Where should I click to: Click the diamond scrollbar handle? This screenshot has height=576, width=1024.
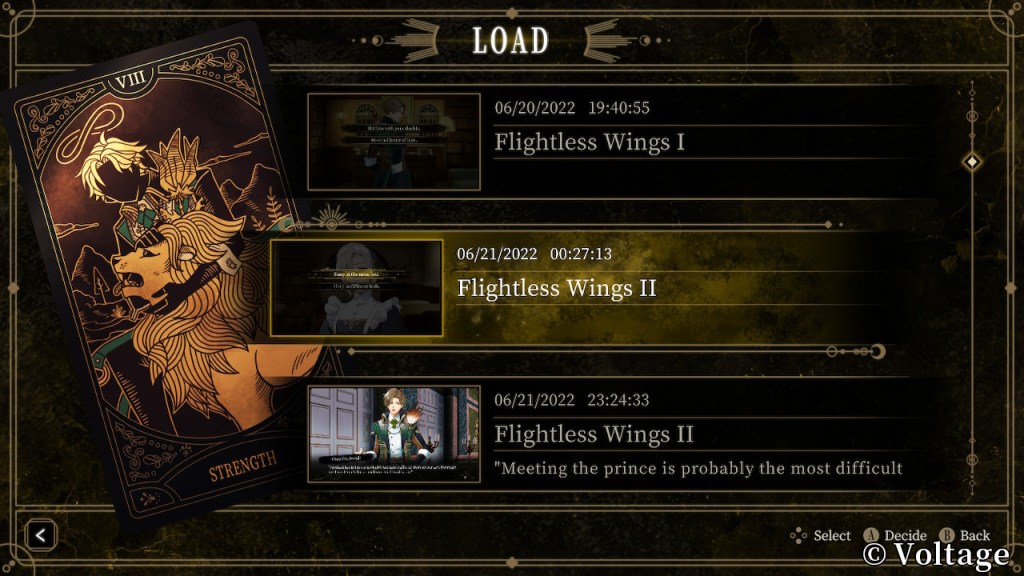pyautogui.click(x=971, y=162)
